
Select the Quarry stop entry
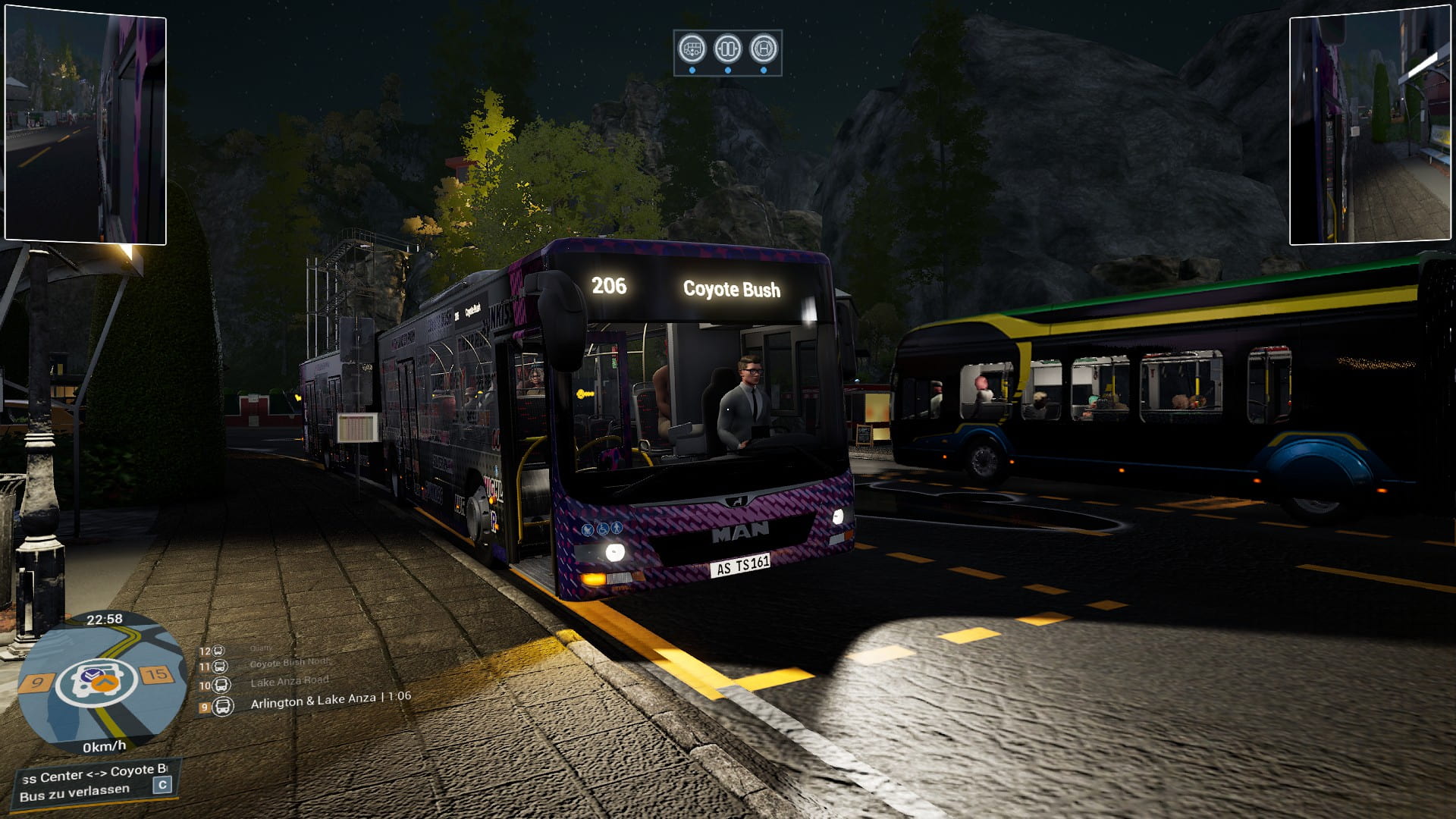pos(260,648)
